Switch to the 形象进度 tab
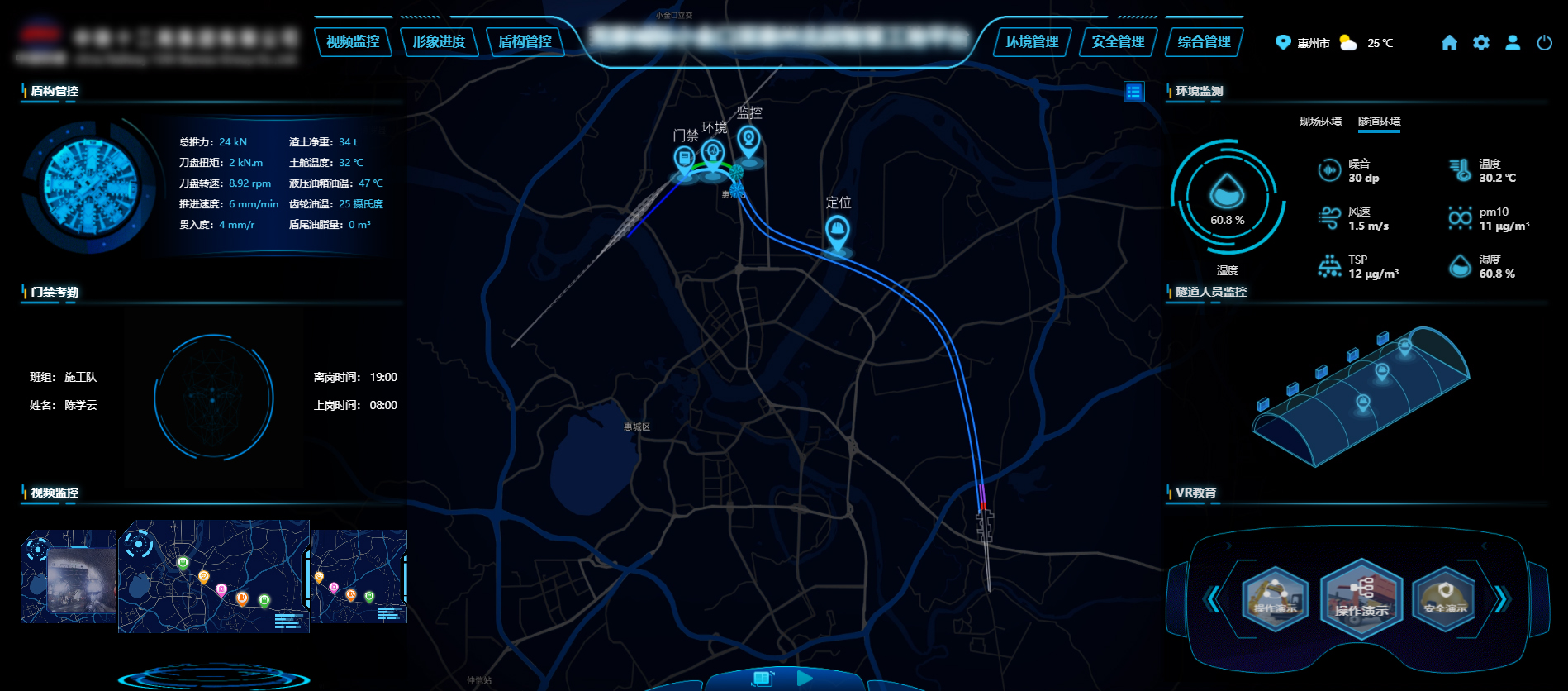 439,41
